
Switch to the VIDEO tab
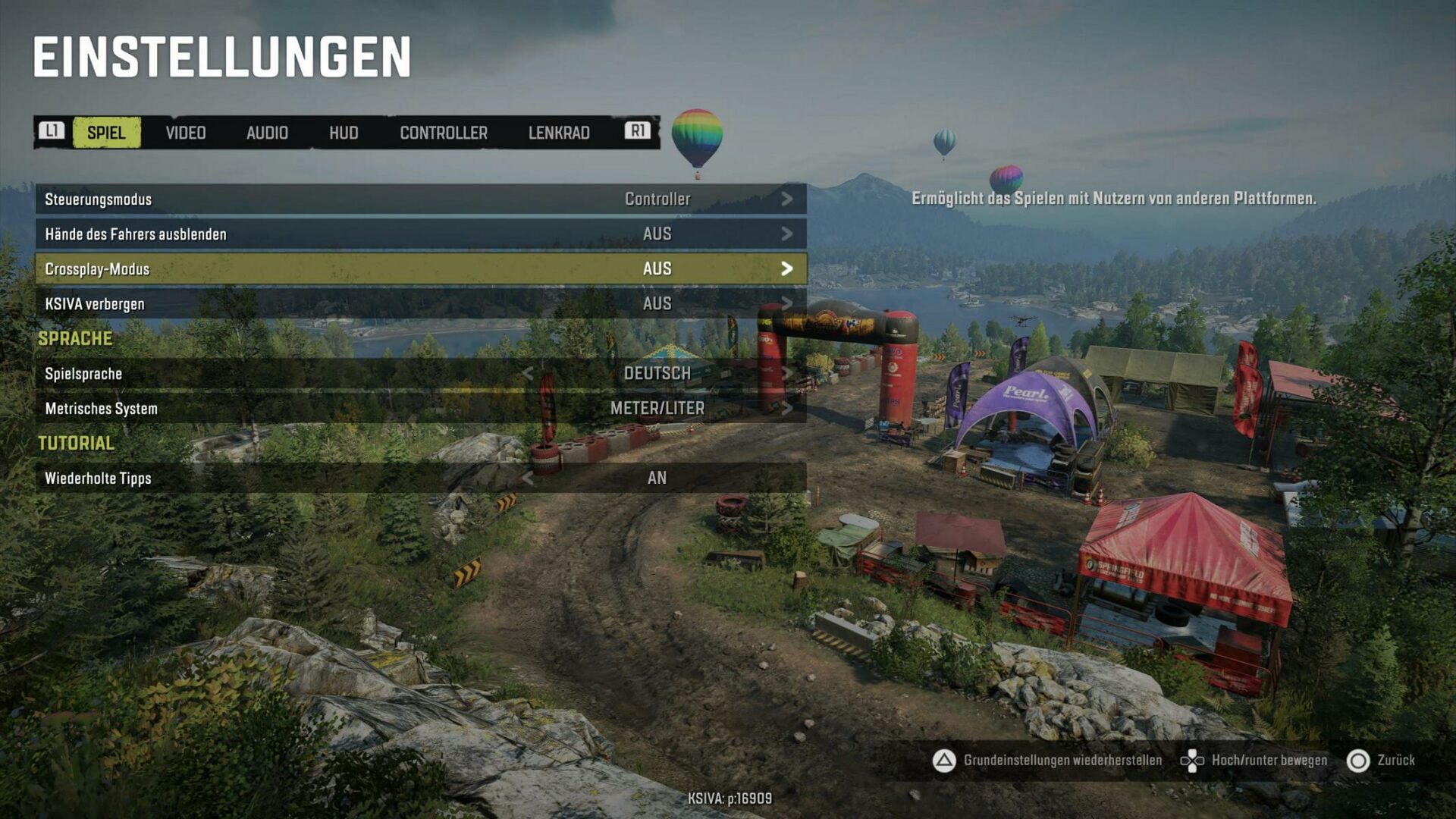pyautogui.click(x=185, y=133)
